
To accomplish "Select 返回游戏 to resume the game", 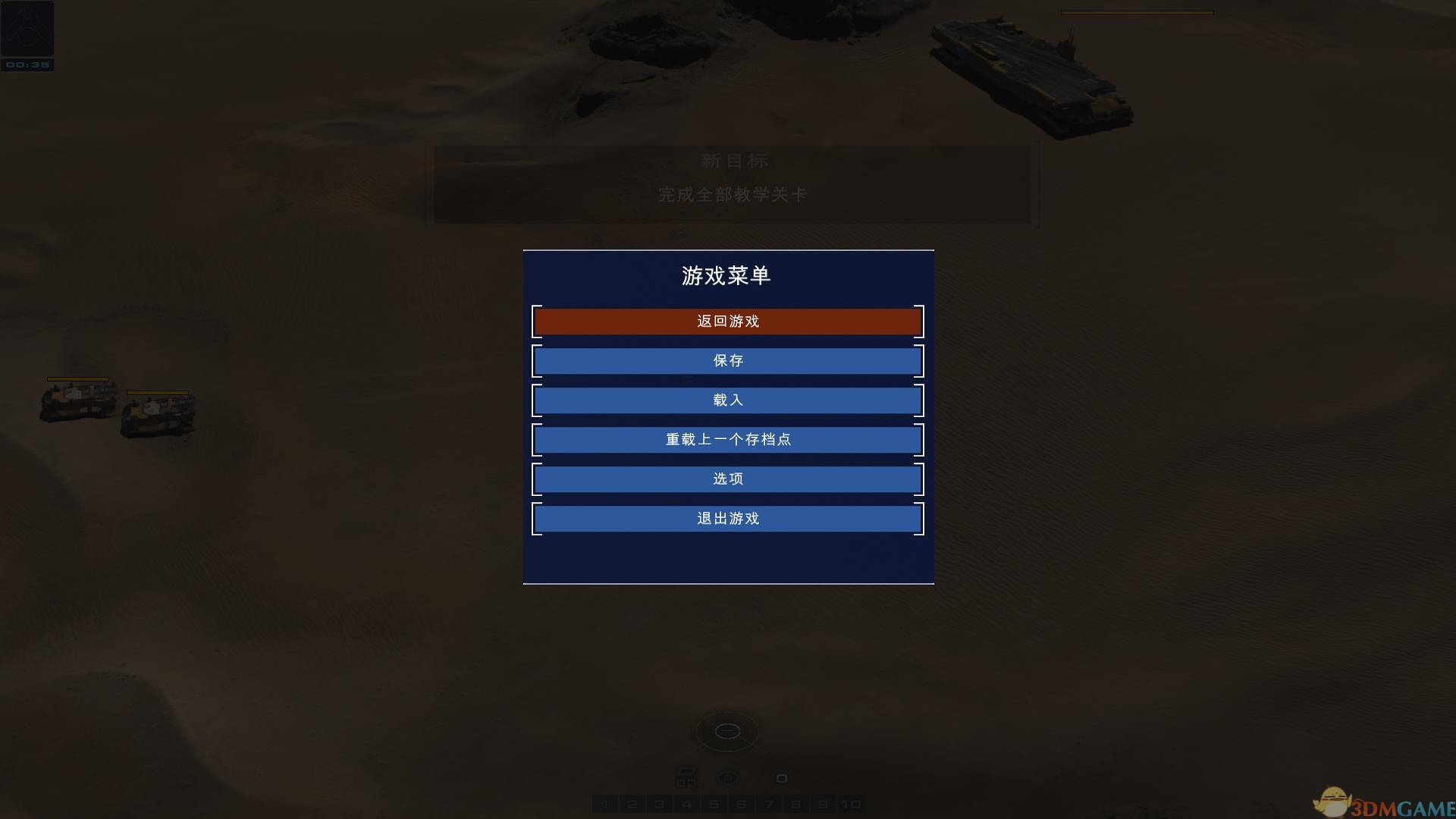I will click(x=728, y=321).
